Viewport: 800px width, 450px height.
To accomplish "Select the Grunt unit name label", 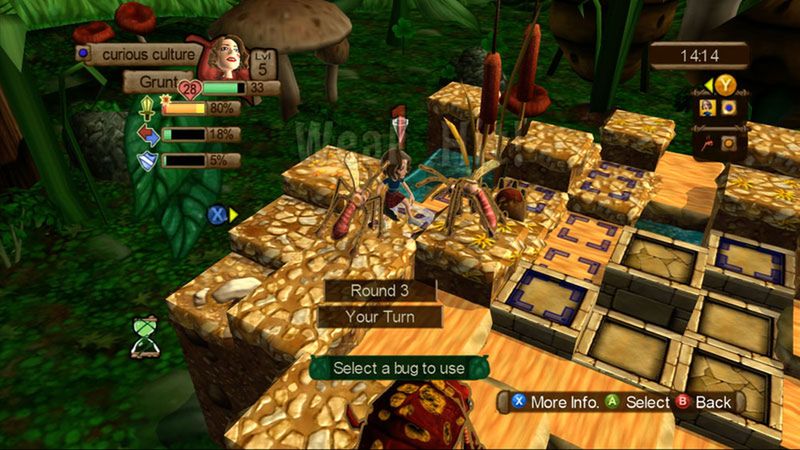I will click(x=152, y=82).
